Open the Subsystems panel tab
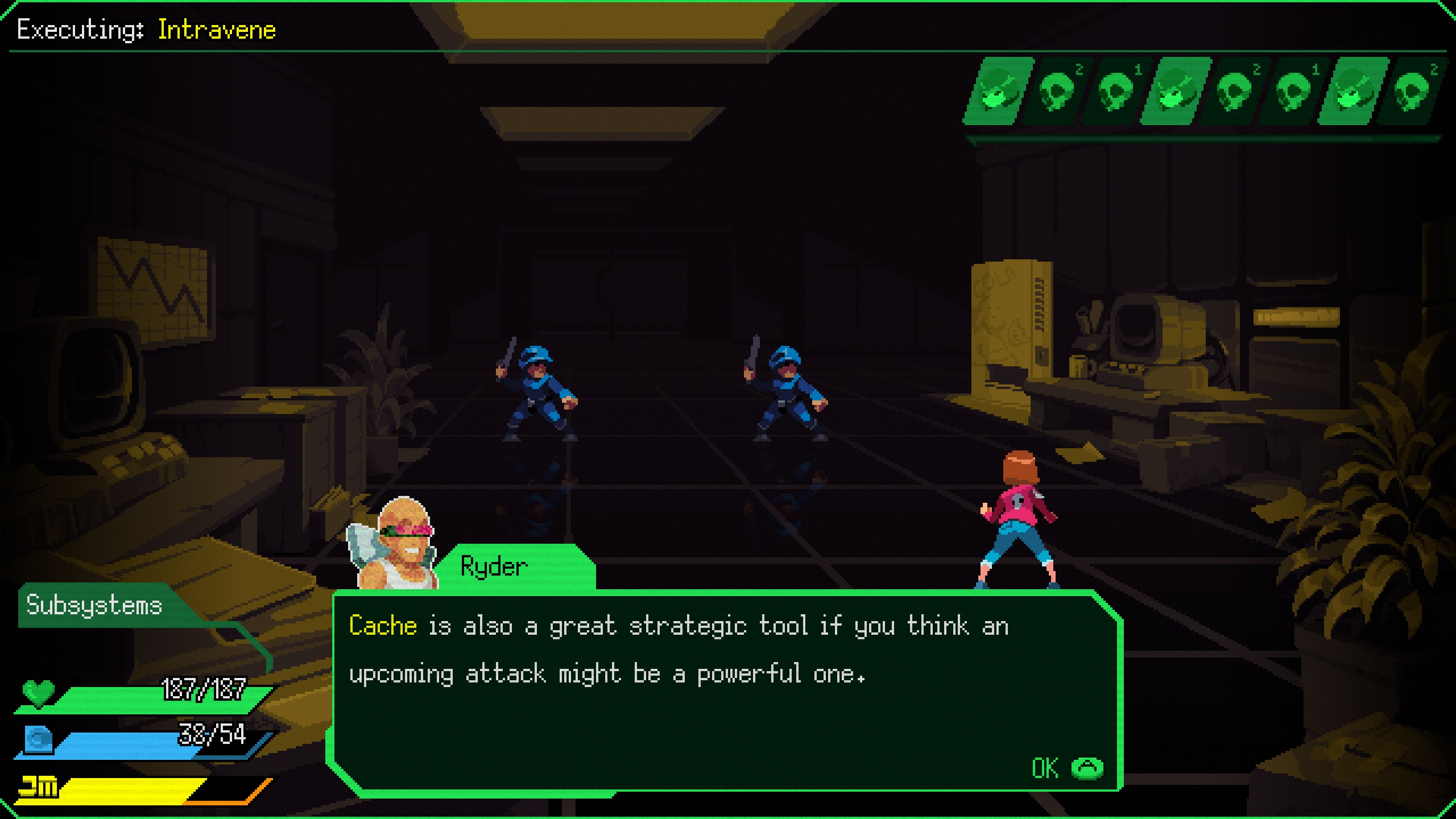 click(x=94, y=605)
